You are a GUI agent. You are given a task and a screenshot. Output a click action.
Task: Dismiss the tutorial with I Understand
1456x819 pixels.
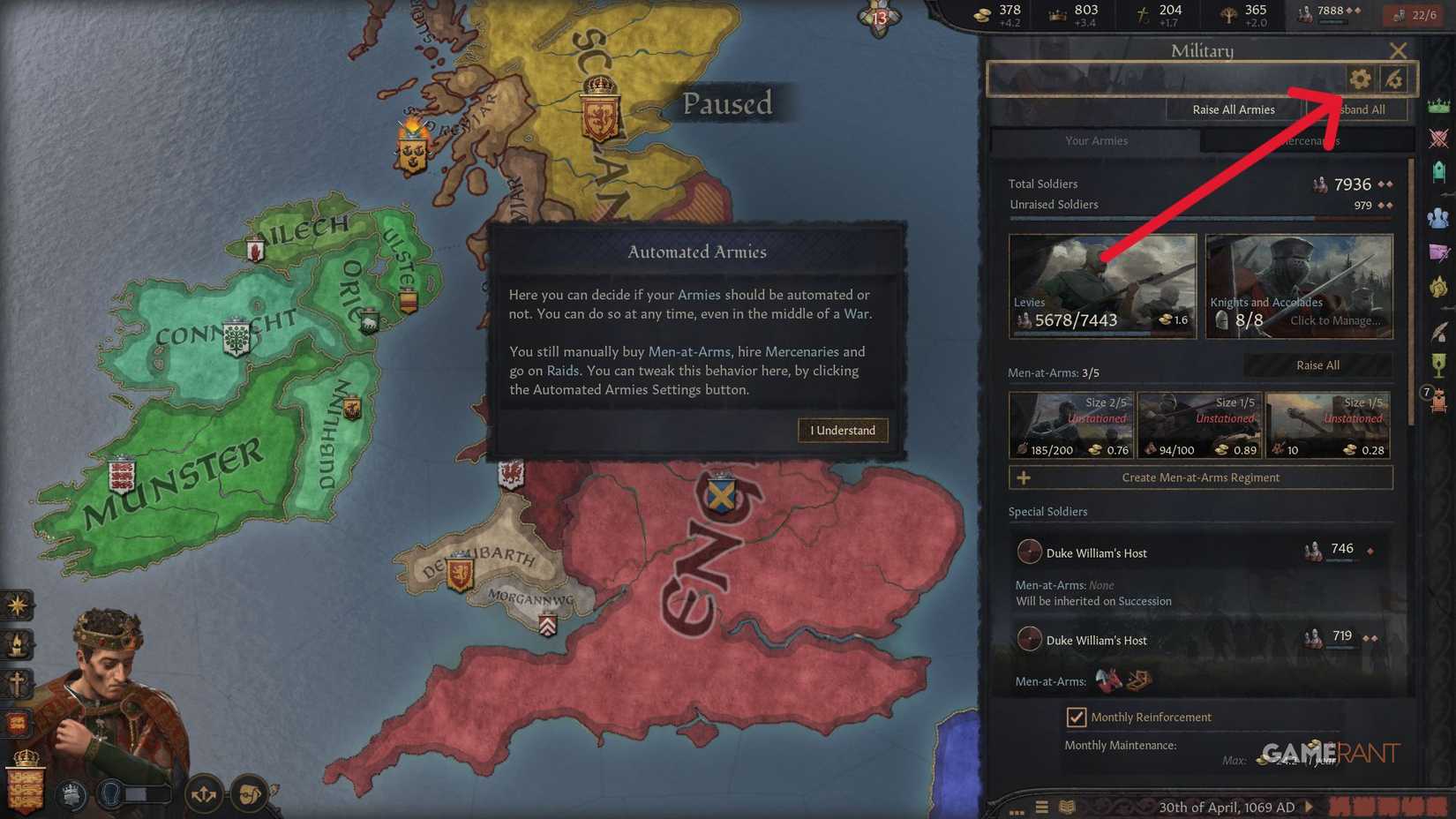pos(842,430)
